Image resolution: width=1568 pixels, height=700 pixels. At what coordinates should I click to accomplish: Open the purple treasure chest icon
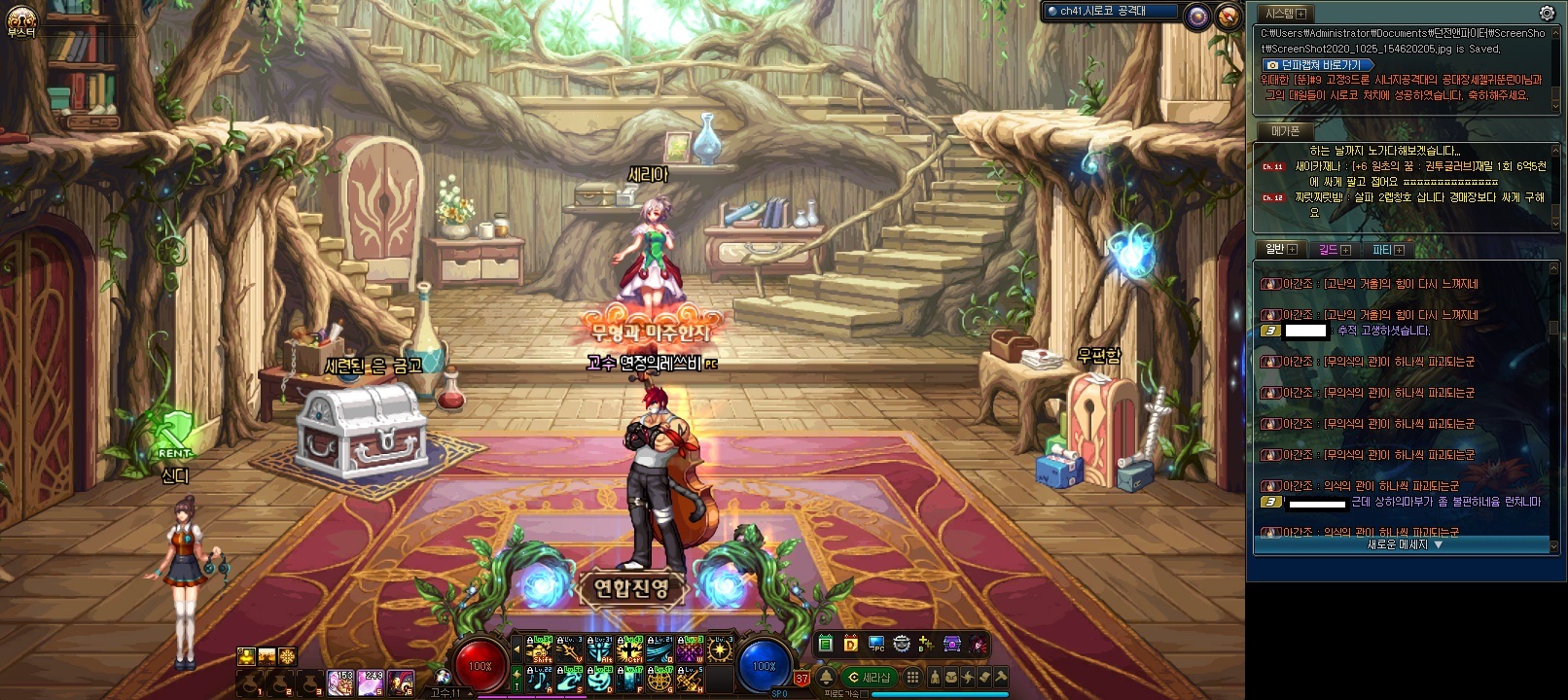(952, 644)
